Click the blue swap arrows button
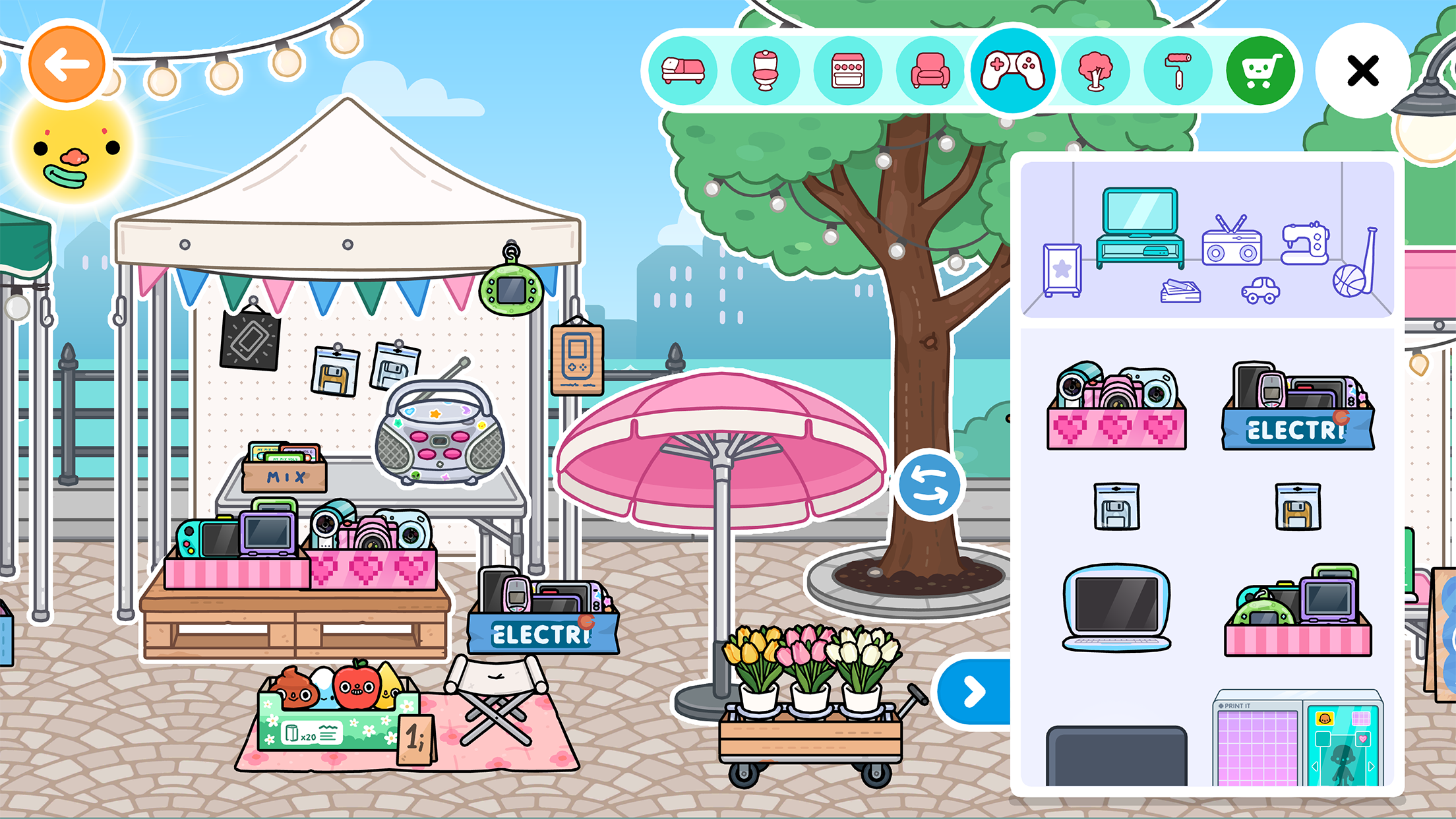The width and height of the screenshot is (1456, 819). (929, 485)
